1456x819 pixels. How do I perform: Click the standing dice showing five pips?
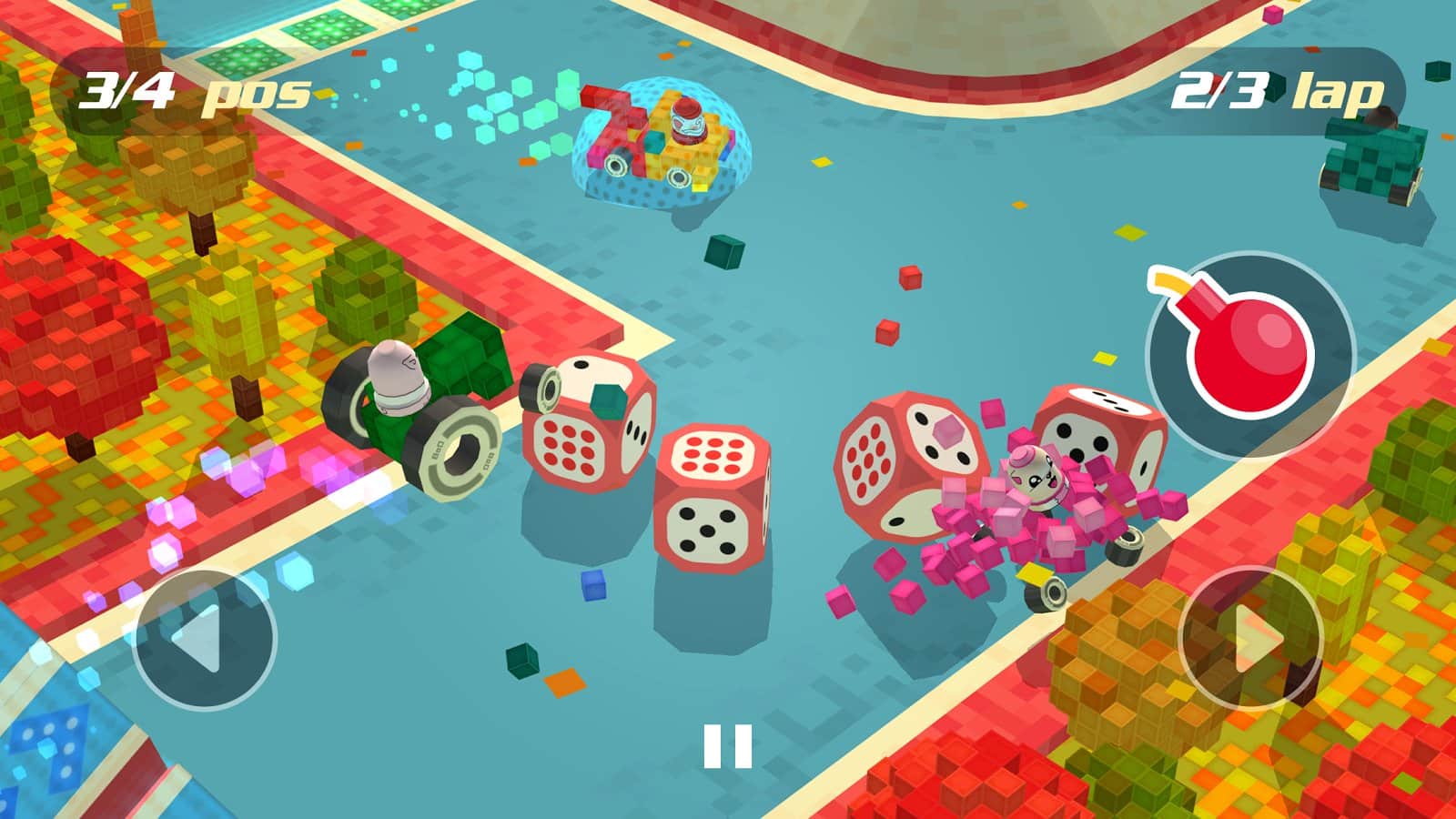(710, 528)
